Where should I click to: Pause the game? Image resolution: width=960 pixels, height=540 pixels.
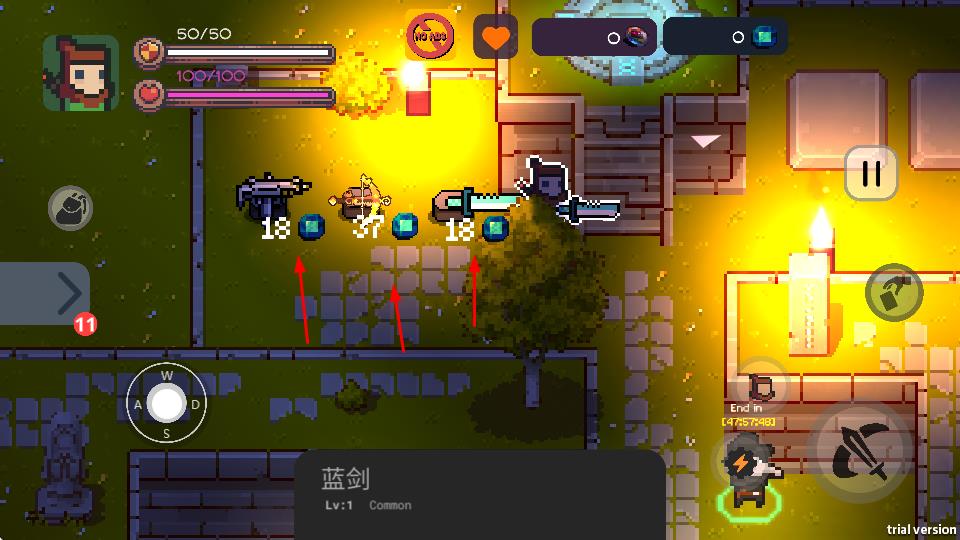point(871,173)
